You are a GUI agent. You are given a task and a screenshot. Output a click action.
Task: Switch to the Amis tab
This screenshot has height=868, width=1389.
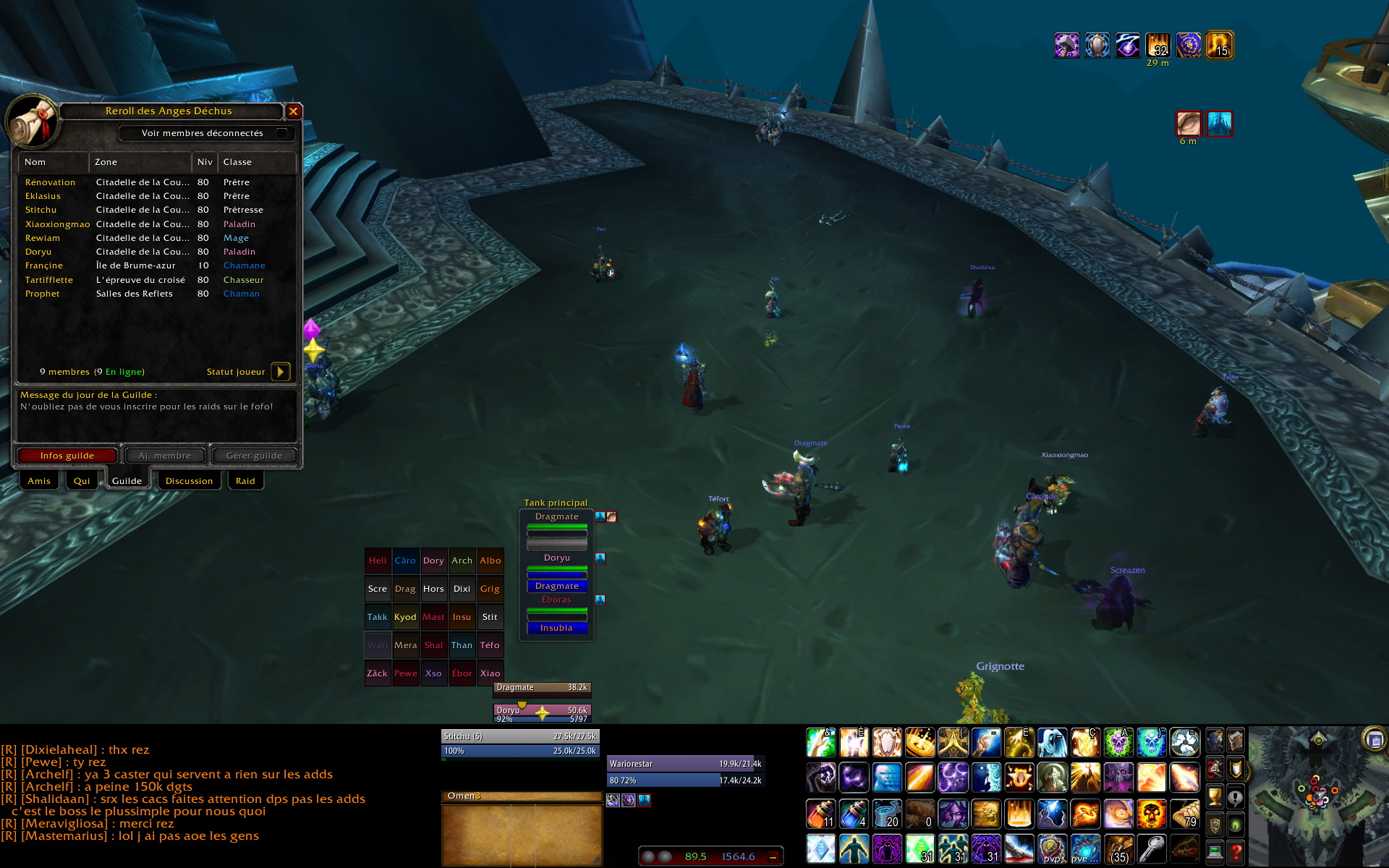39,481
